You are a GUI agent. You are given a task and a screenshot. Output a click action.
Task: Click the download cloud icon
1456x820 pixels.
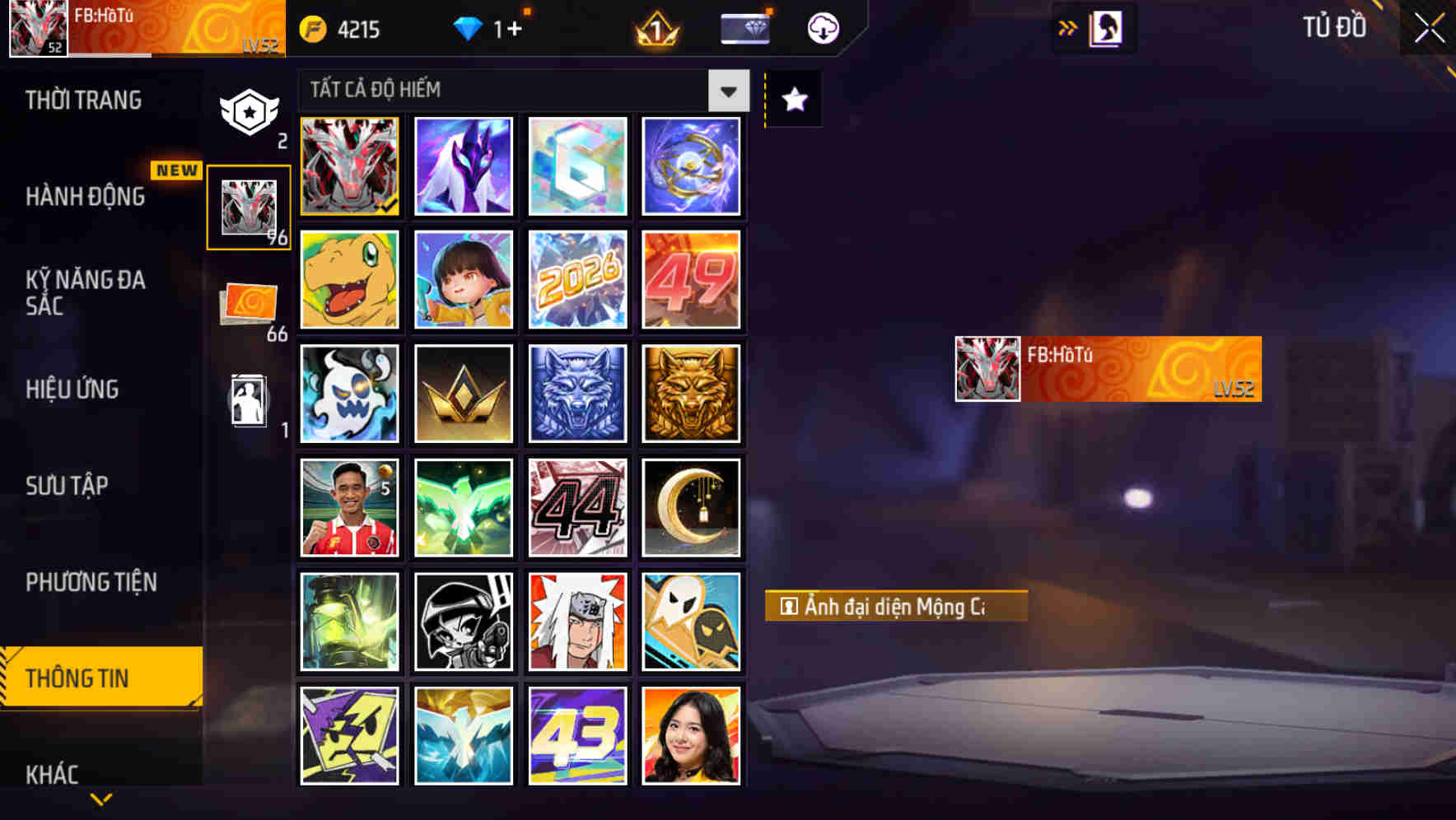point(821,27)
